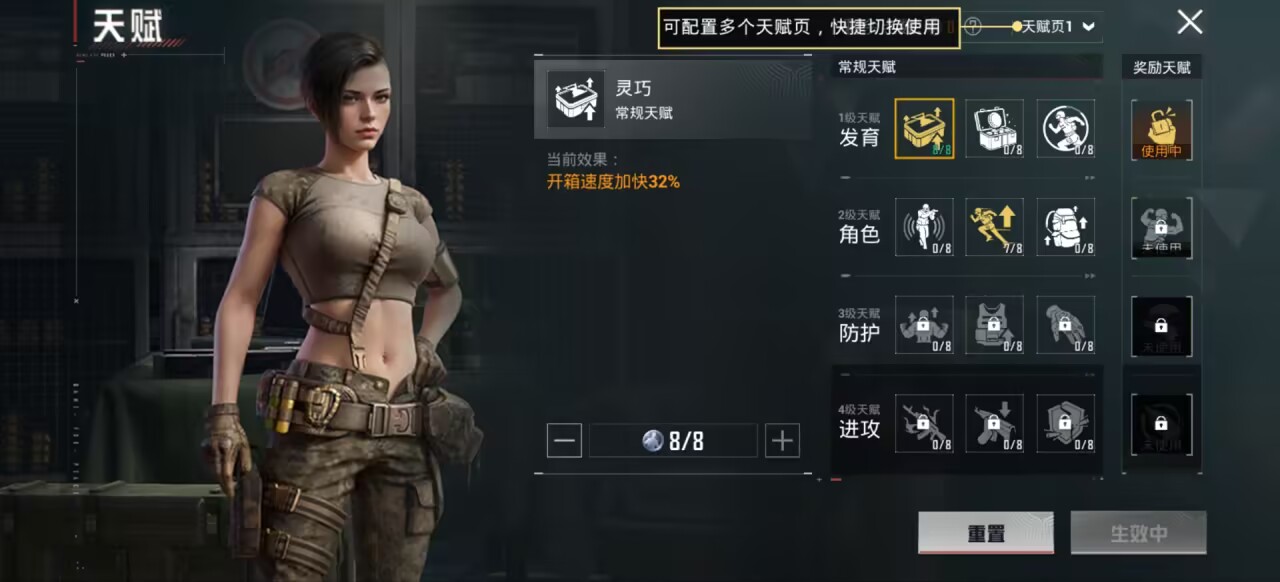This screenshot has height=582, width=1280.
Task: Click the 重置 reset button
Action: [x=985, y=533]
